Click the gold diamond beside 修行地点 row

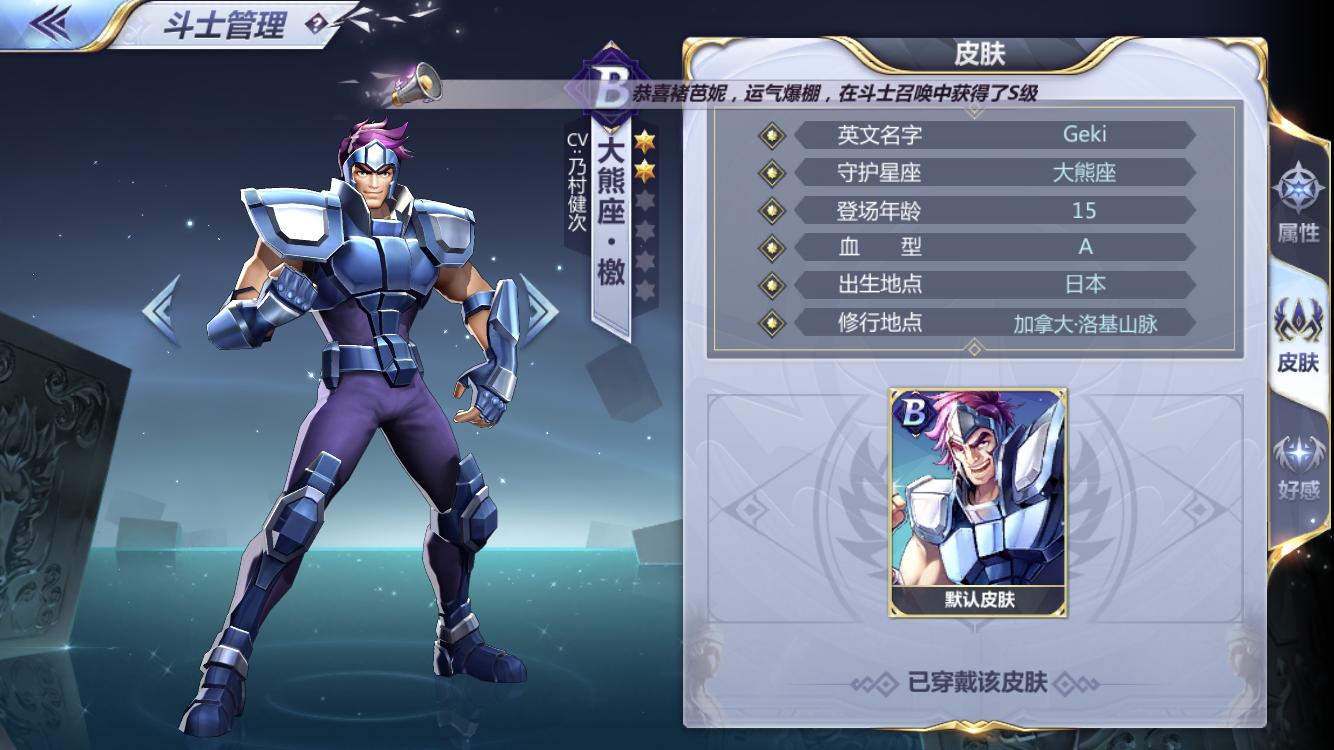[770, 322]
